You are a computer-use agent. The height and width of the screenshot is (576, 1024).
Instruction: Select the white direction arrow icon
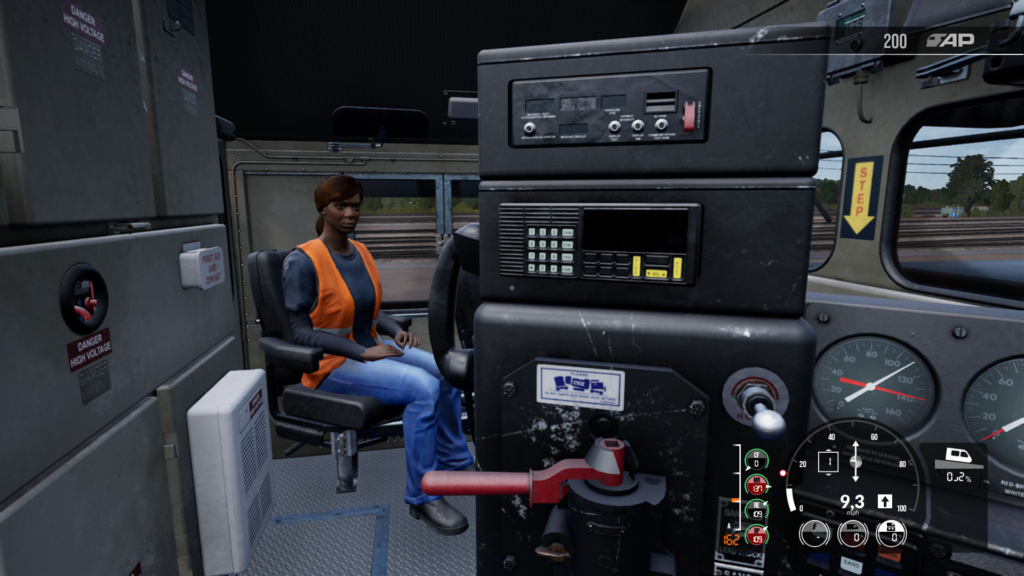click(885, 501)
